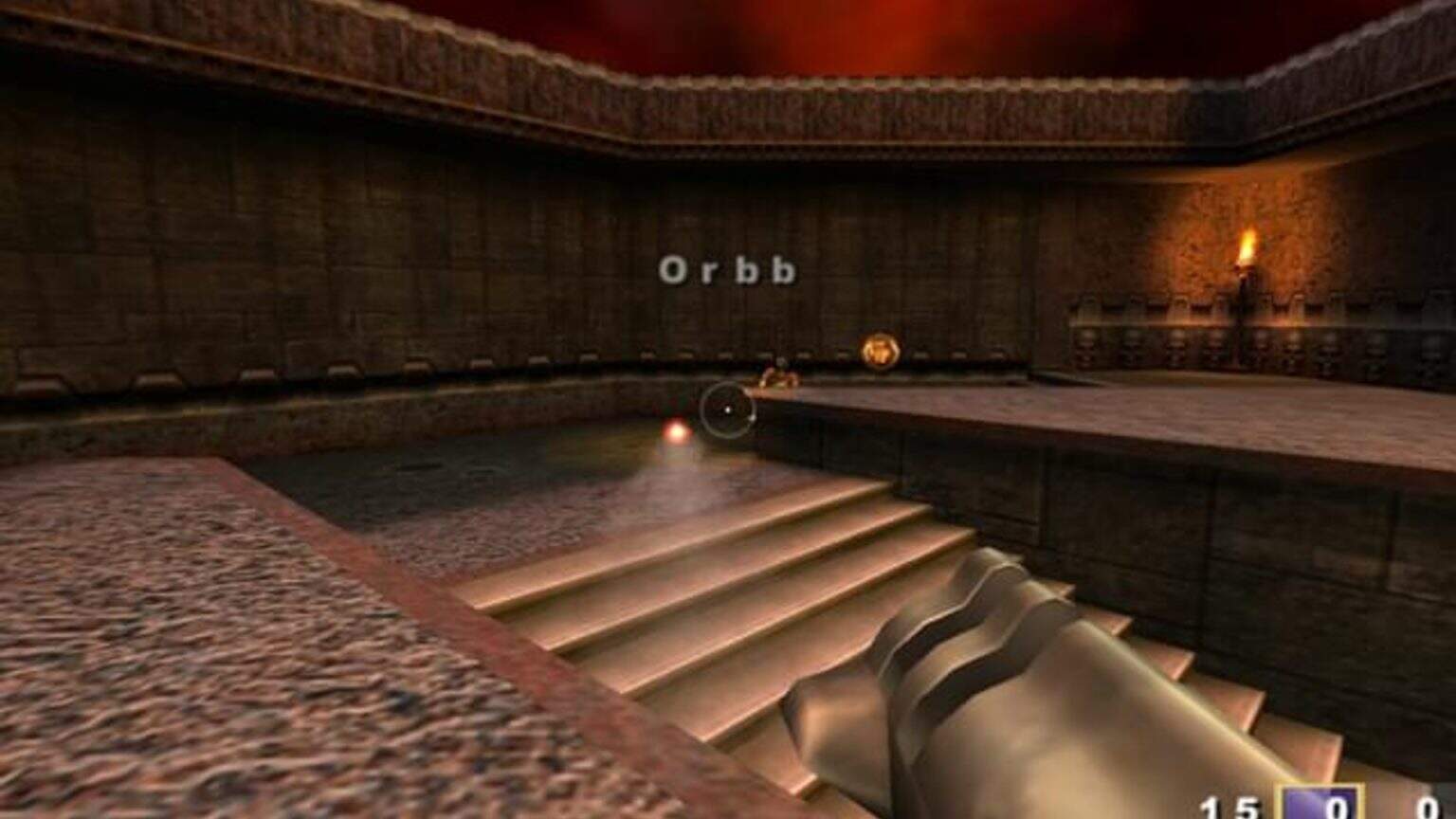This screenshot has width=1456, height=819.
Task: Click the crosshair reticle at screen center
Action: (728, 409)
